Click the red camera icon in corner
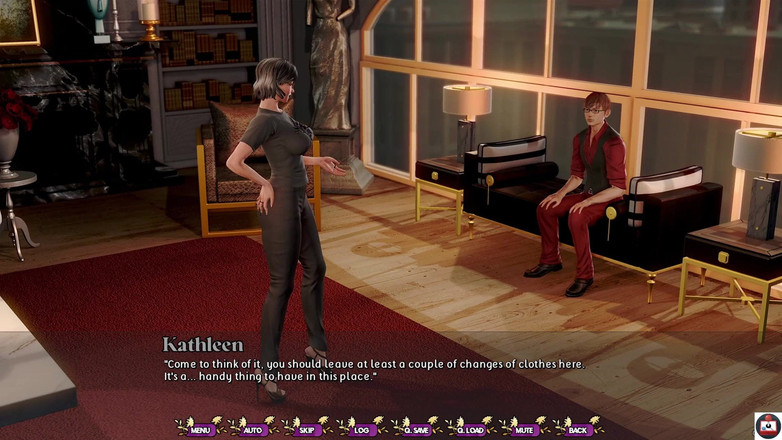782x440 pixels. coord(767,425)
